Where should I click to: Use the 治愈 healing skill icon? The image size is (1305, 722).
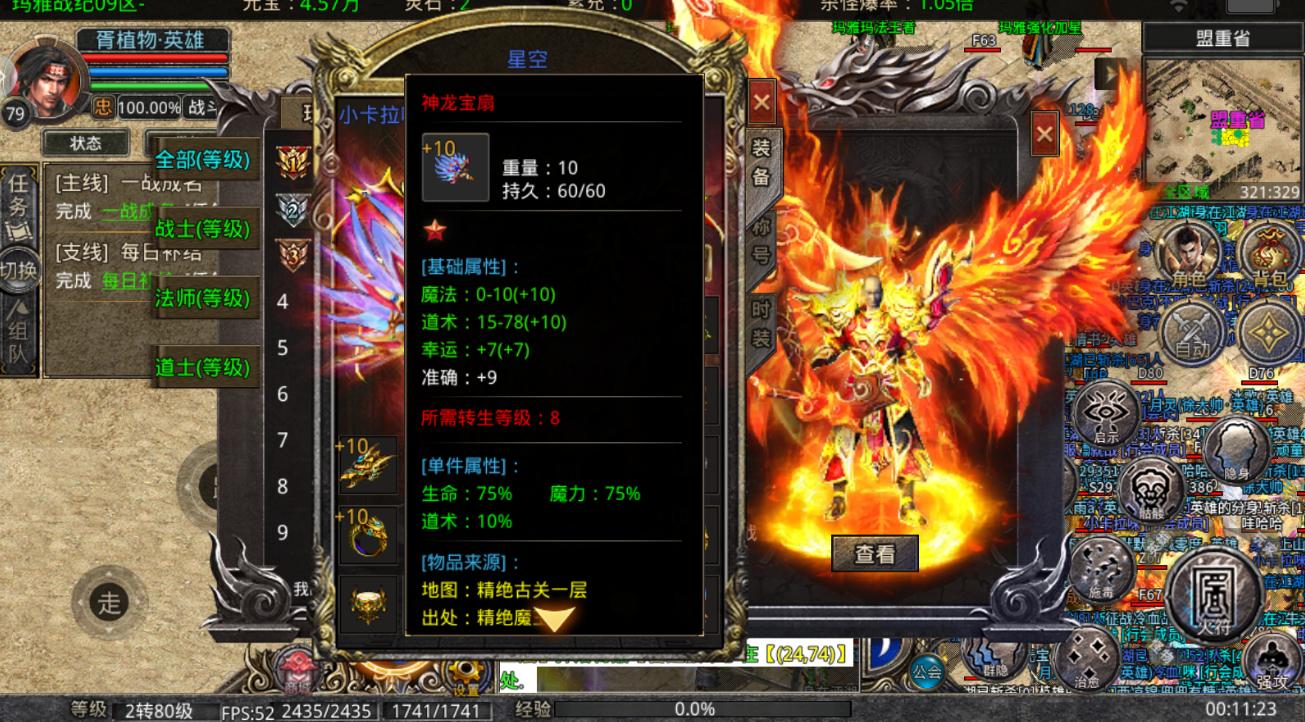1087,662
